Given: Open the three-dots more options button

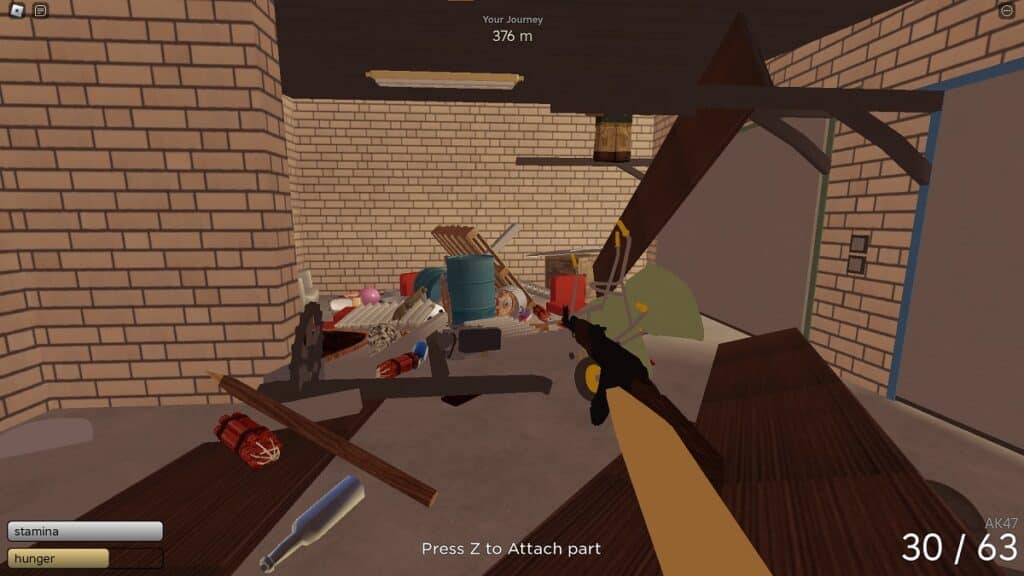Looking at the screenshot, I should click(1006, 11).
